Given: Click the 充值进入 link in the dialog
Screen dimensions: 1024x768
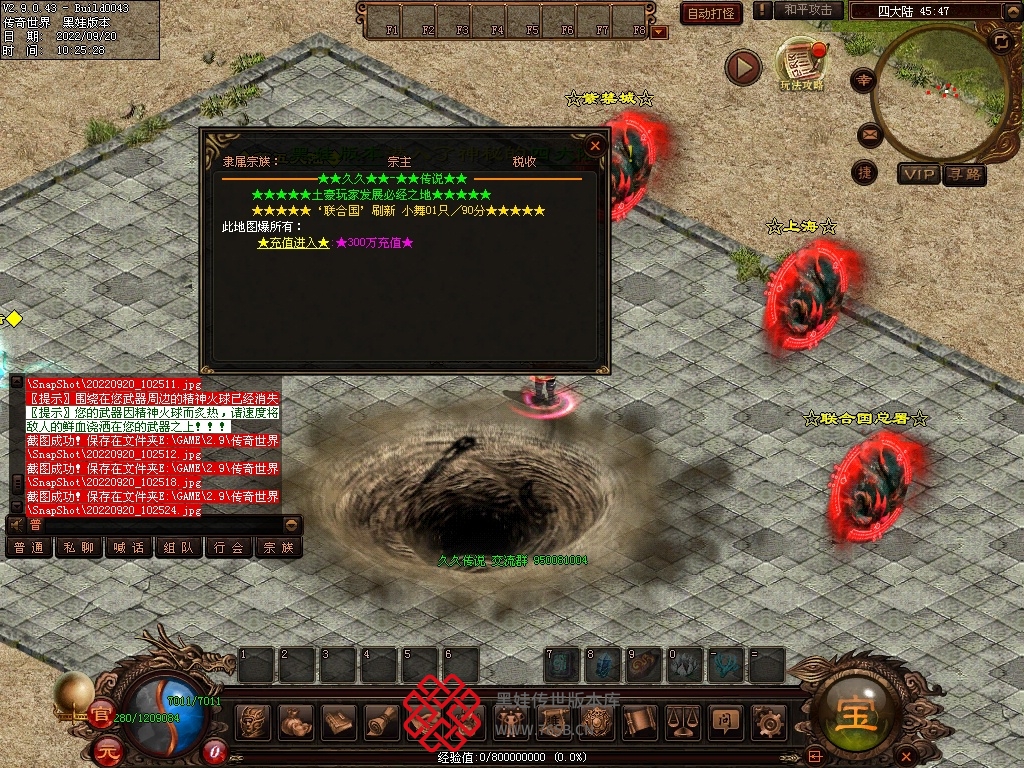Looking at the screenshot, I should (x=293, y=243).
